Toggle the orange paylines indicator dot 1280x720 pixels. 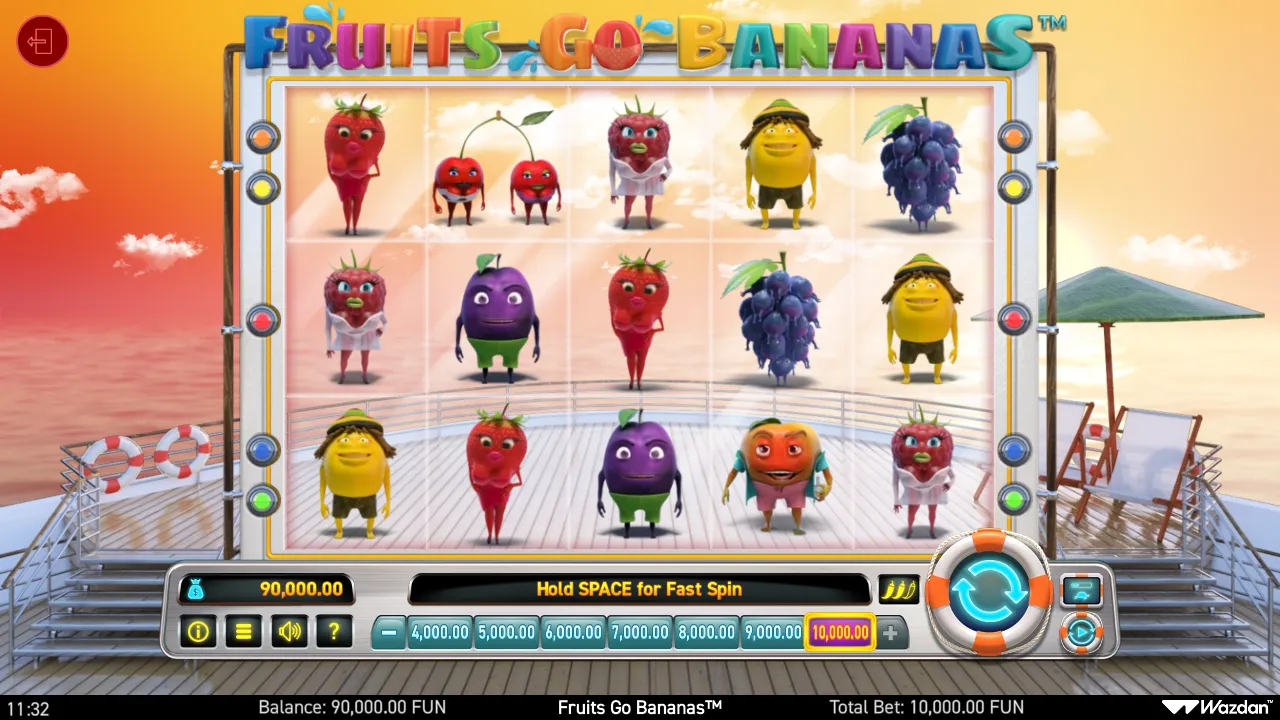click(261, 137)
